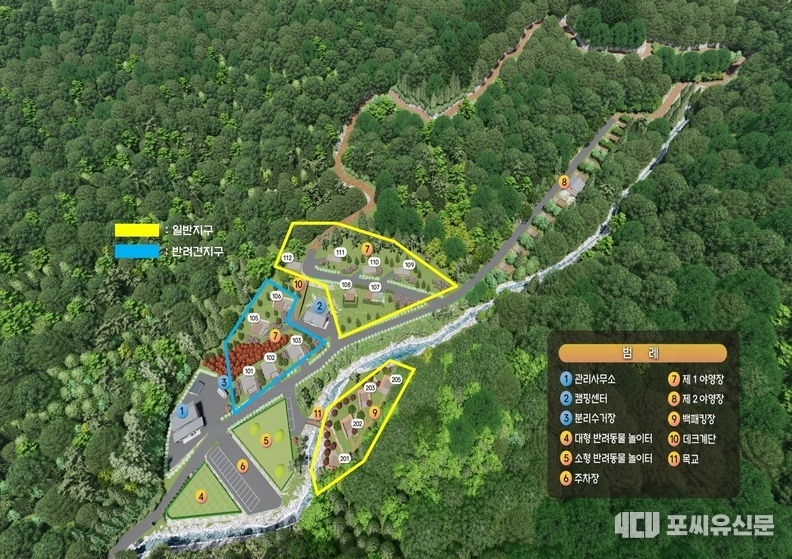Click map marker 8 on the upper road
This screenshot has height=559, width=792.
pos(564,182)
